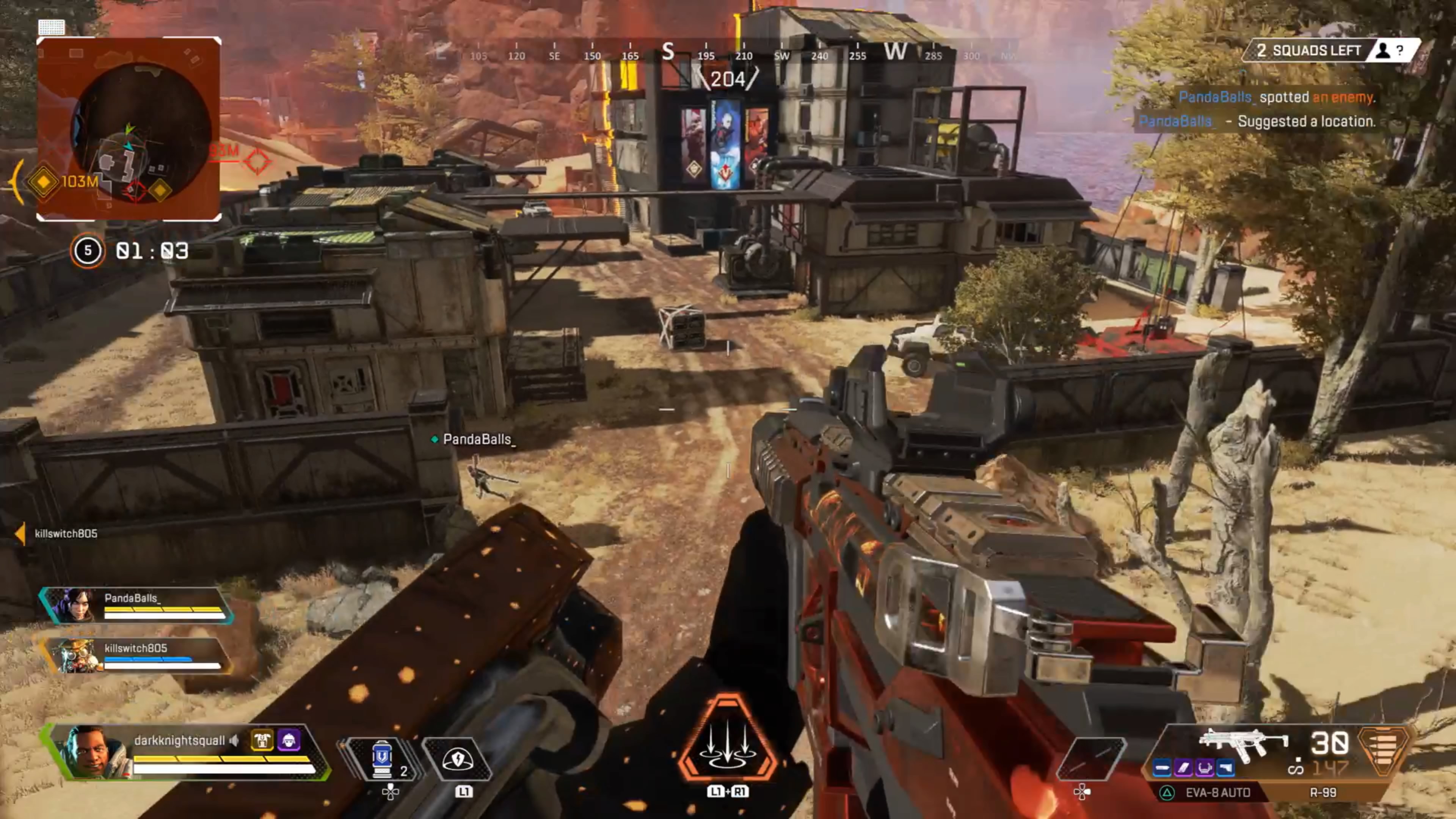The image size is (1456, 819).
Task: Activate the Dome shield tactical ability
Action: pyautogui.click(x=458, y=759)
